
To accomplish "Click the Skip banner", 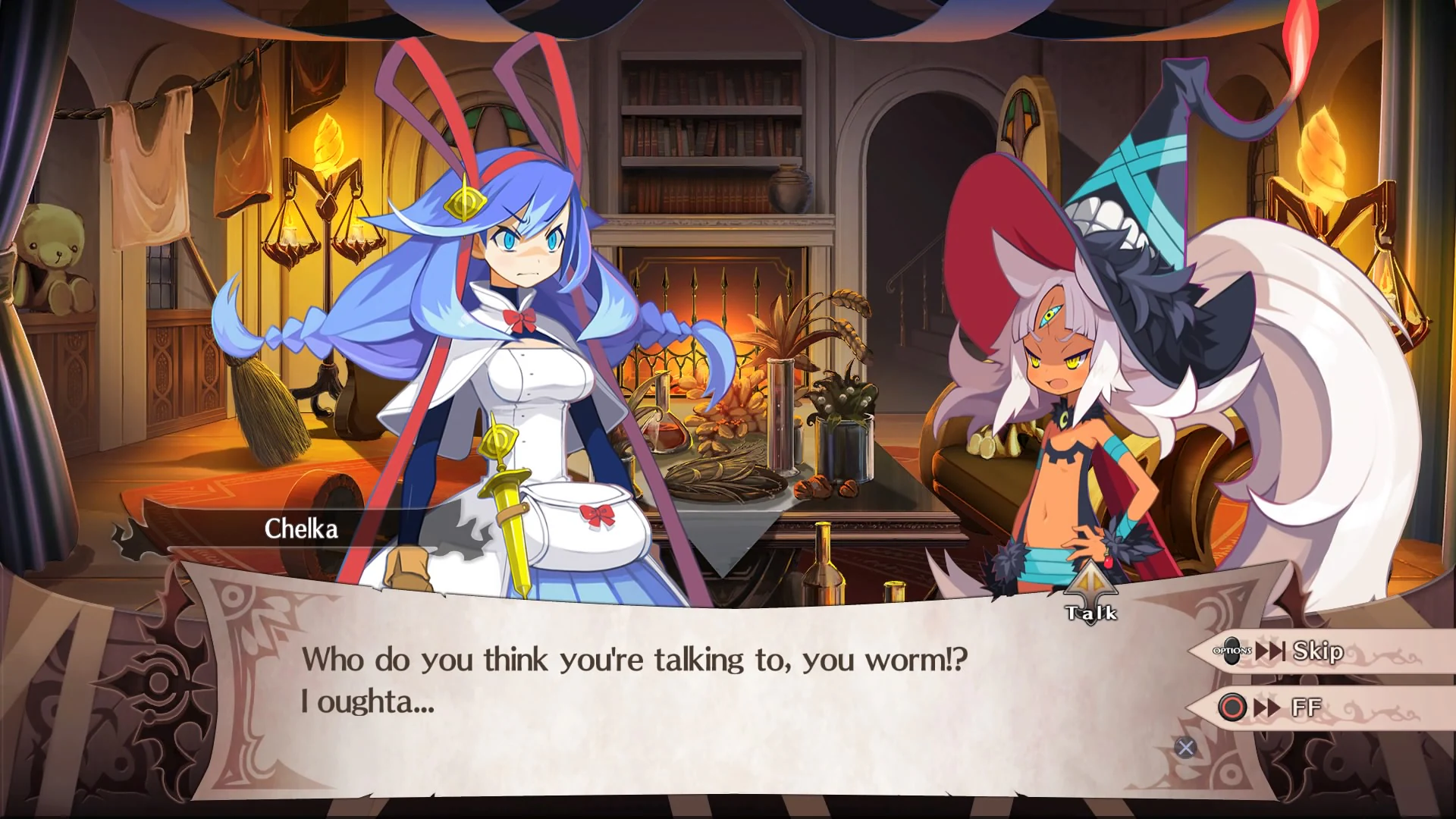I will point(1319,651).
